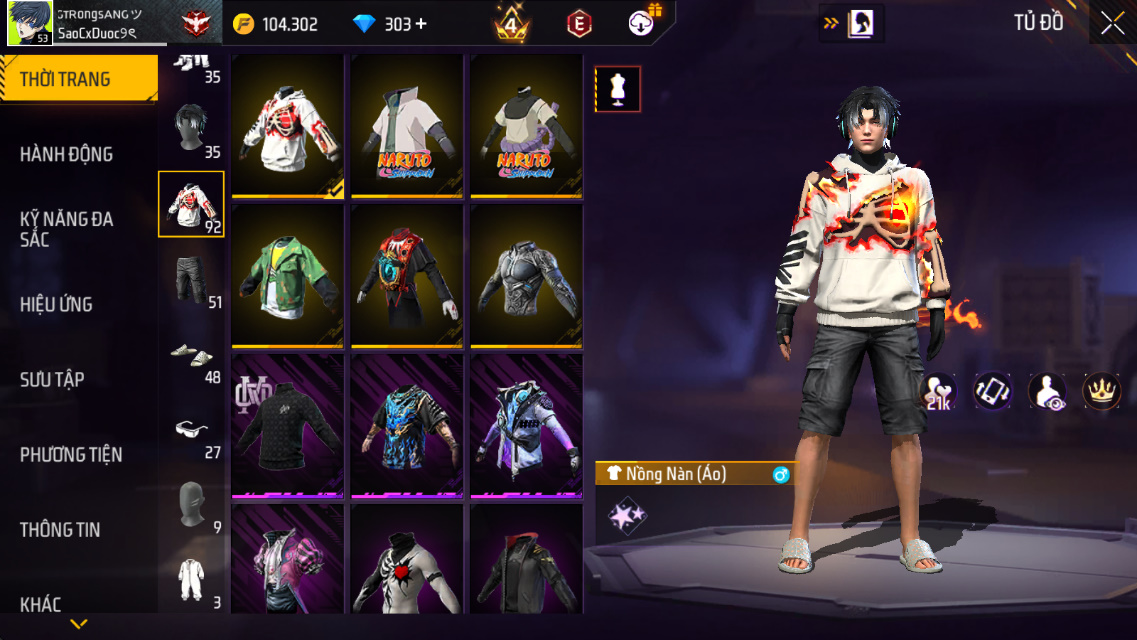Select the green jacket top
Viewport: 1137px width, 640px height.
click(x=288, y=274)
